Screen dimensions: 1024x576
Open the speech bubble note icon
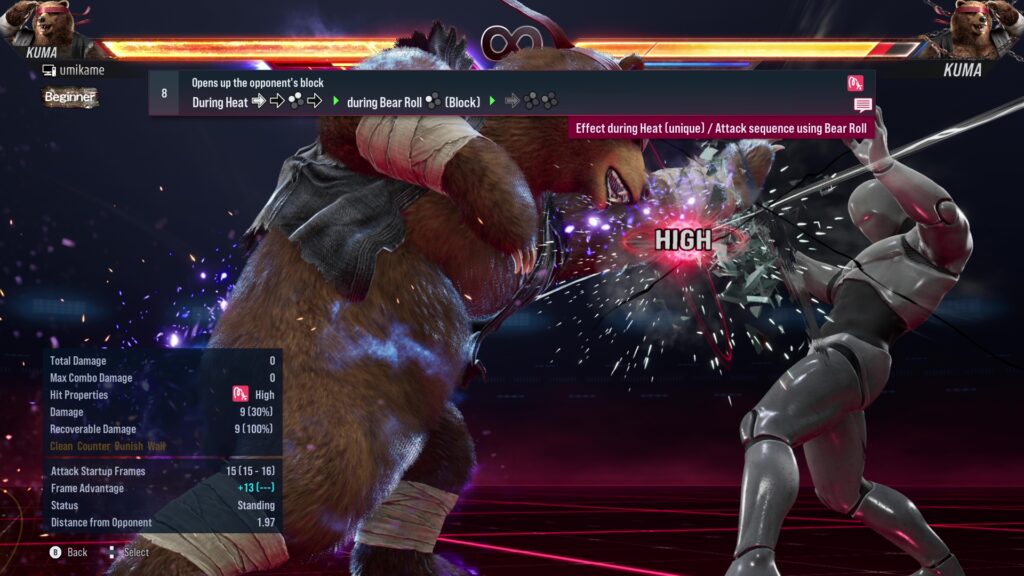tap(863, 105)
